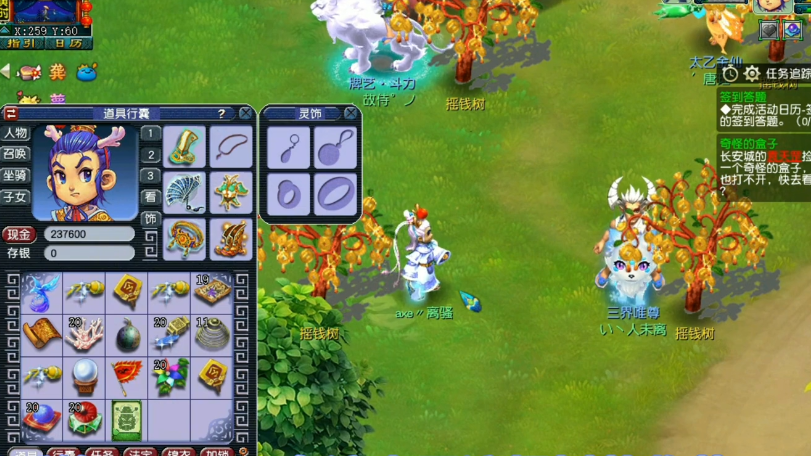The height and width of the screenshot is (456, 811).
Task: Switch to the 召唤 summon tab
Action: [x=15, y=154]
